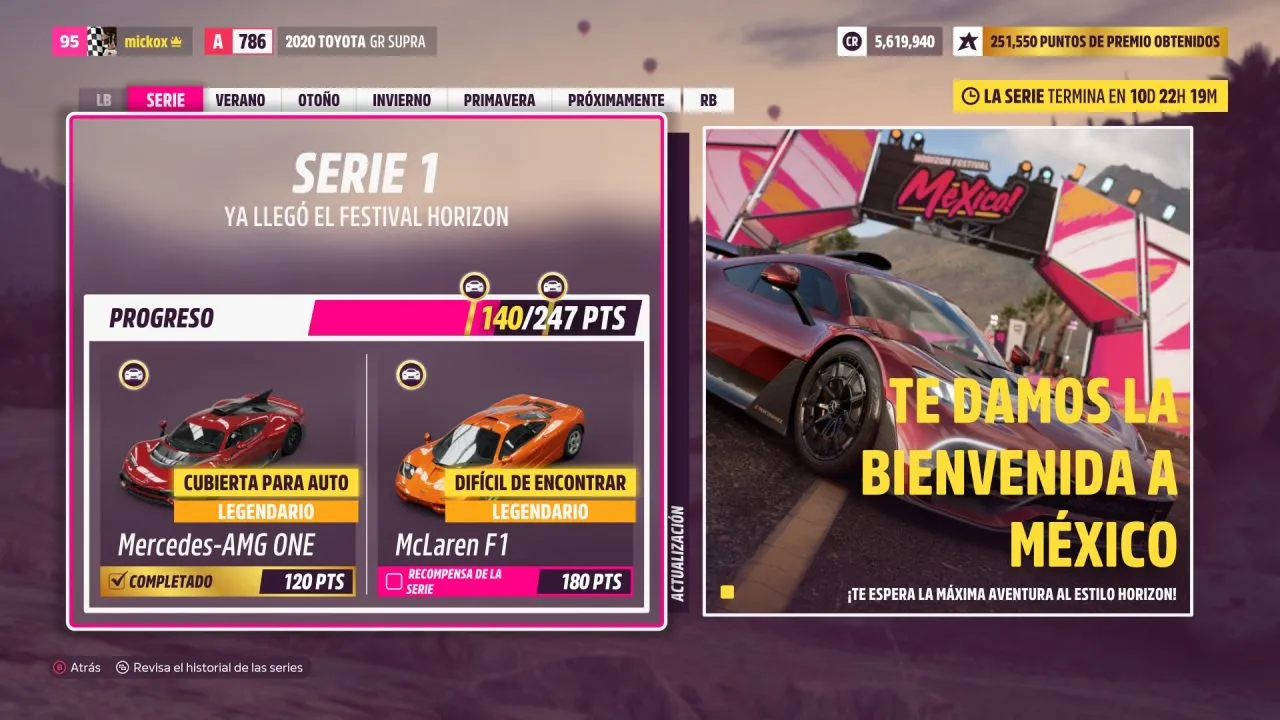The image size is (1280, 720).
Task: Open the Bienvenida a México banner
Action: point(947,371)
